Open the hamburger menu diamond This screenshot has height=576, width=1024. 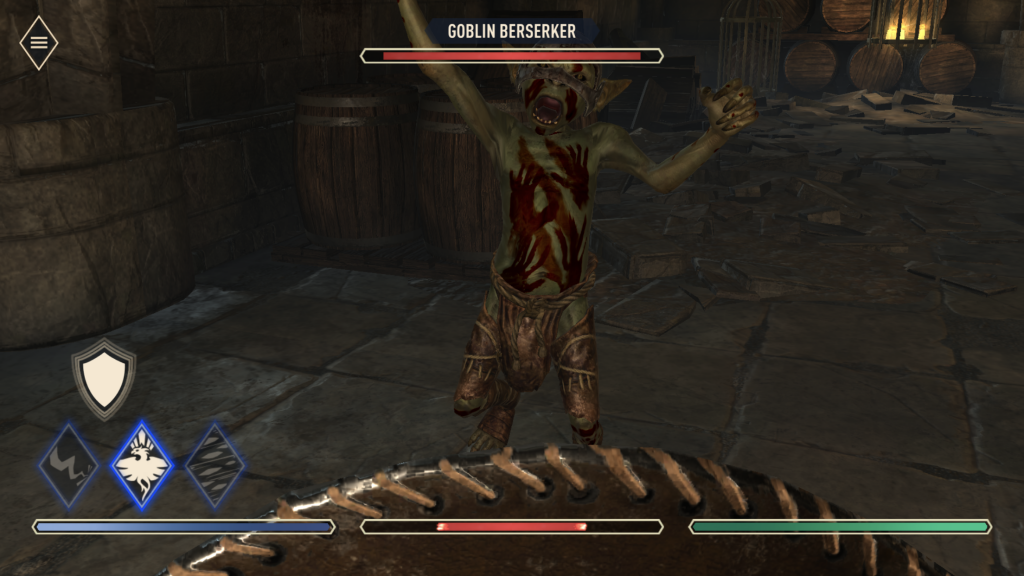pyautogui.click(x=39, y=43)
